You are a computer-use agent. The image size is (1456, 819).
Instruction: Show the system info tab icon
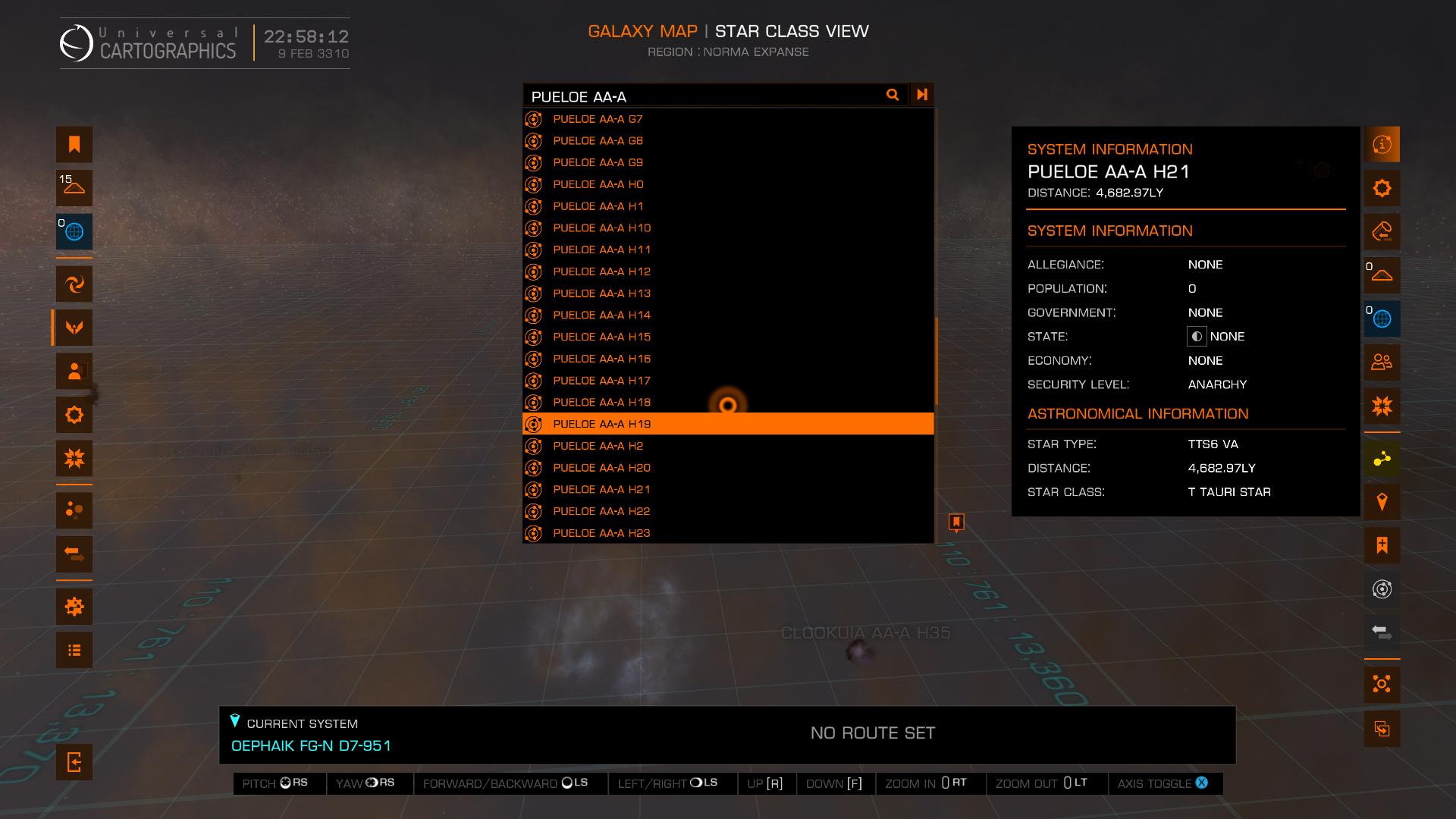coord(1382,145)
